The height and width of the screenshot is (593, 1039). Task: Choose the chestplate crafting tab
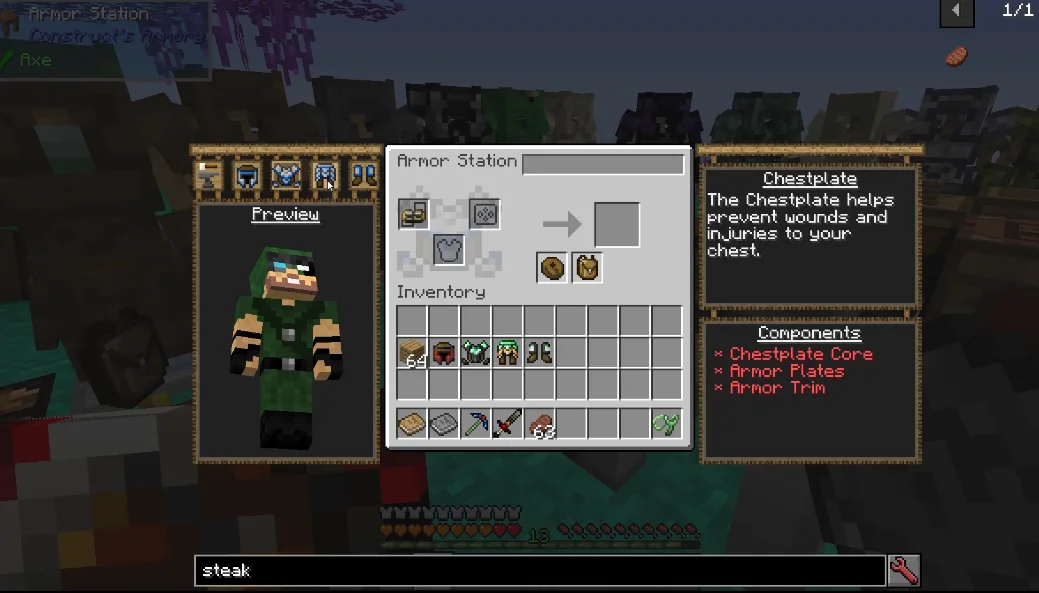286,176
